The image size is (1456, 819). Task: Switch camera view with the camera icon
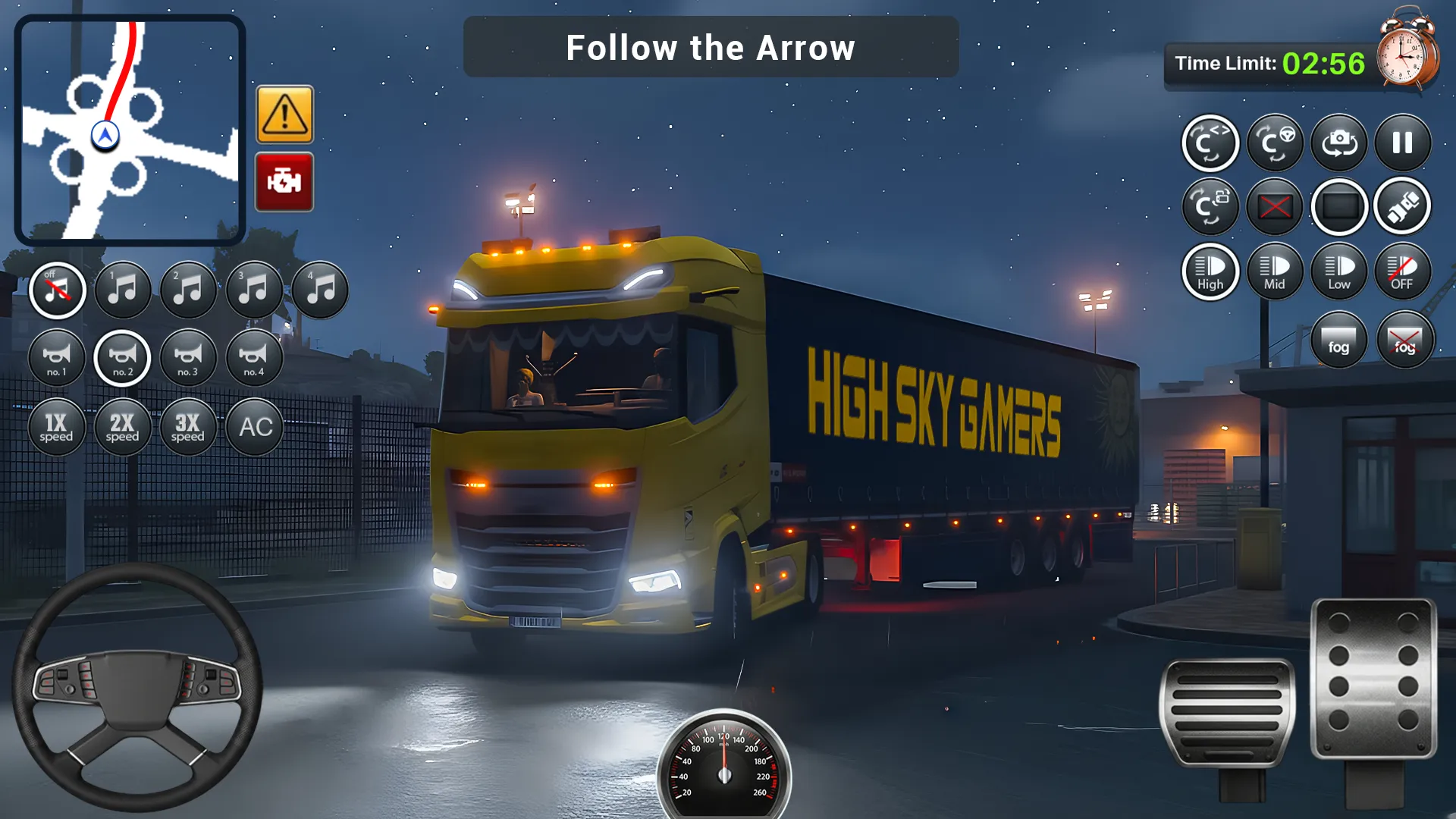(1339, 143)
